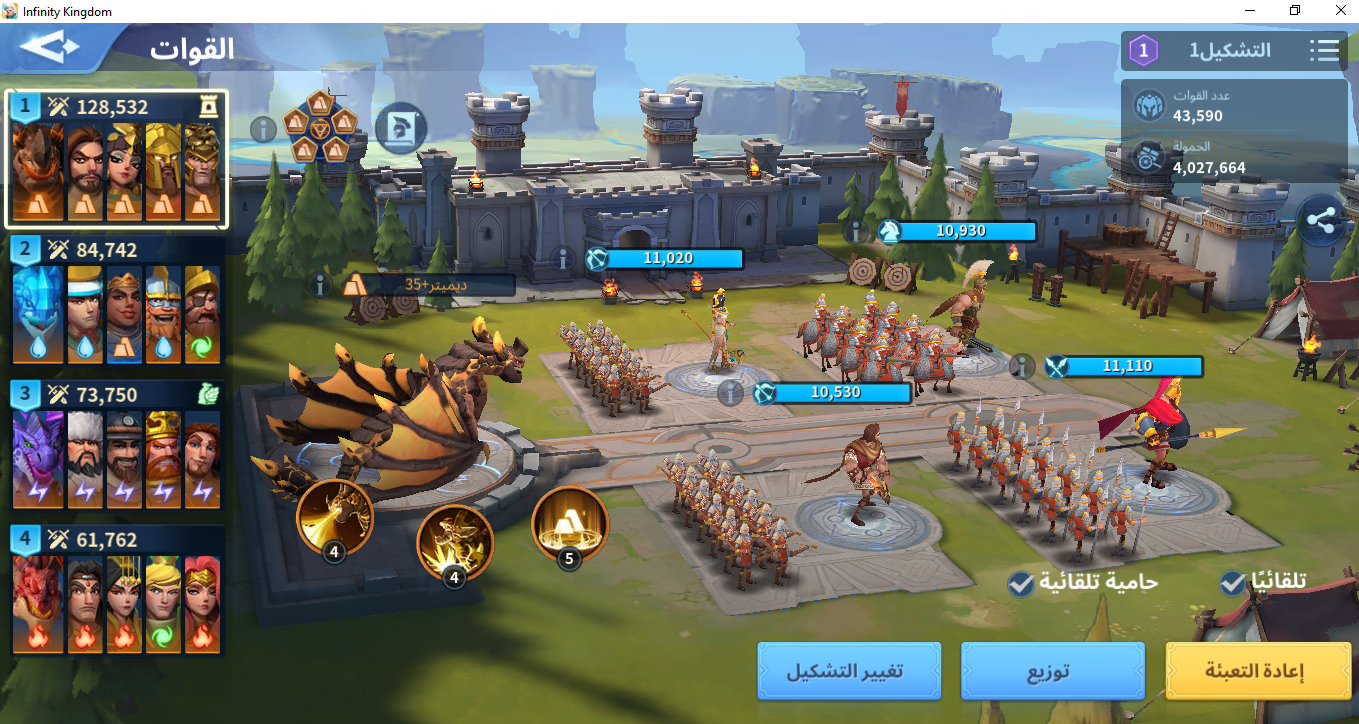Click the توزيع distribute button
This screenshot has width=1359, height=724.
pyautogui.click(x=1052, y=670)
